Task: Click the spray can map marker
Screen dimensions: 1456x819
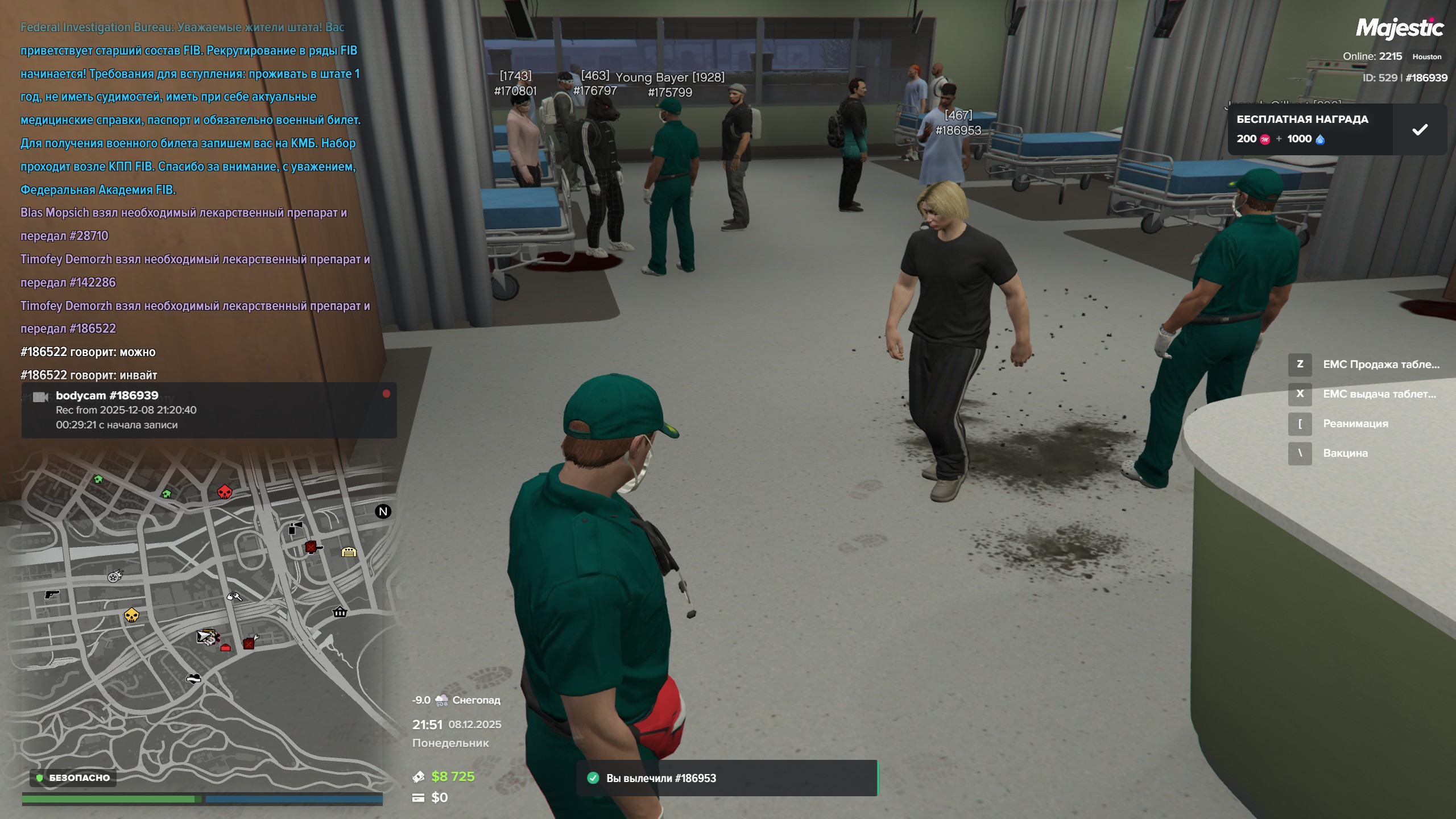Action: (295, 528)
